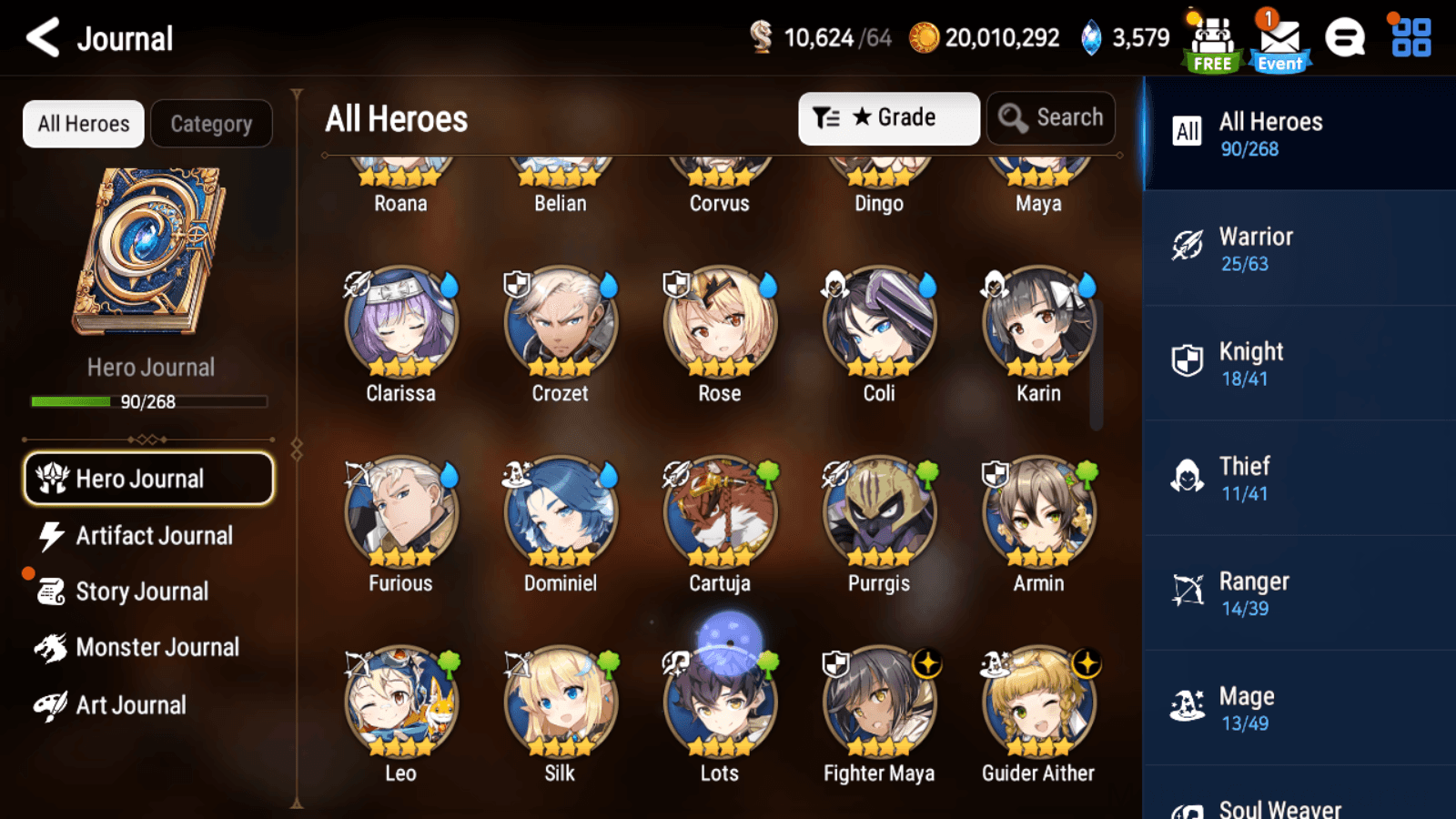
Task: Click the chat bubble icon
Action: click(1345, 38)
